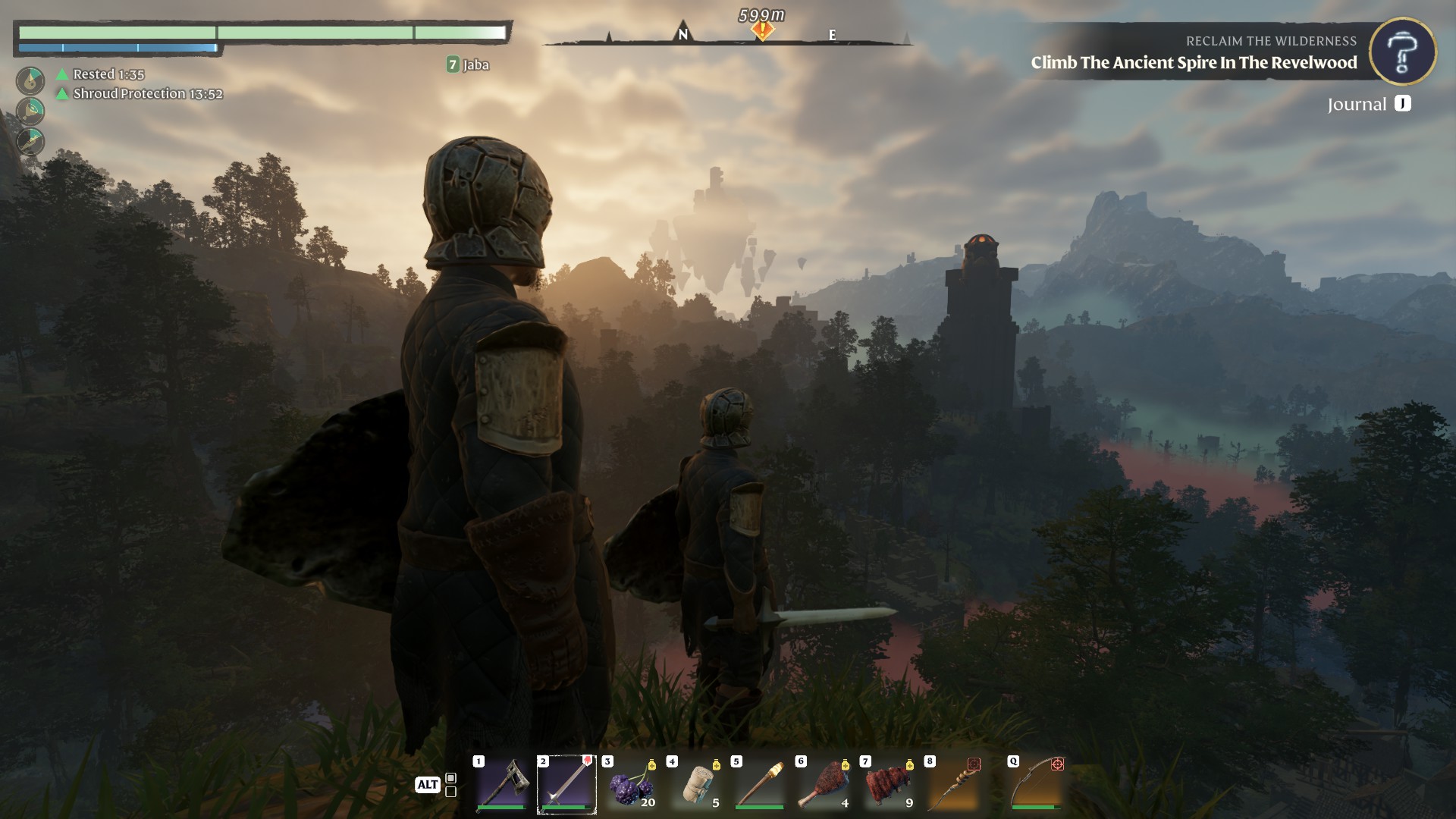Select the axe in hotbar slot 1
Screen dimensions: 1456x819
point(501,786)
